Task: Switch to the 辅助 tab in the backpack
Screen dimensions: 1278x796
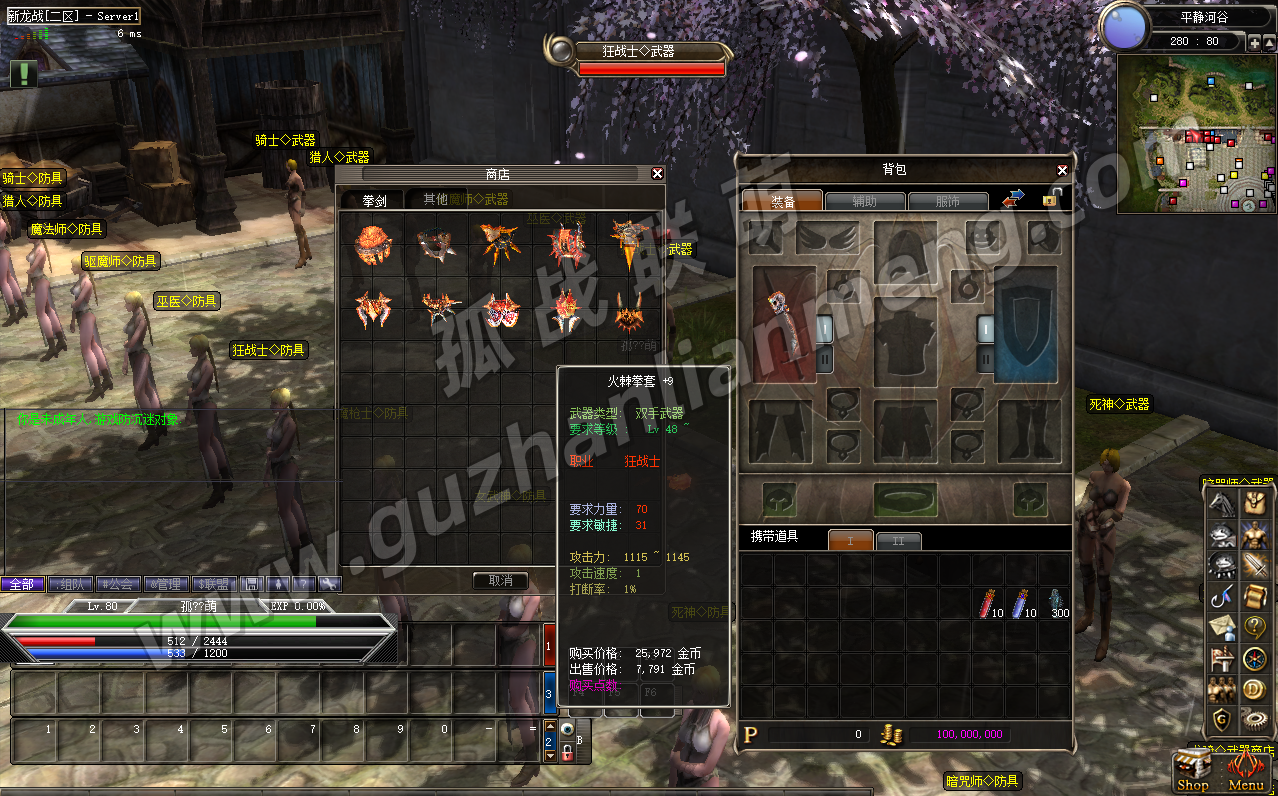Action: pos(865,202)
